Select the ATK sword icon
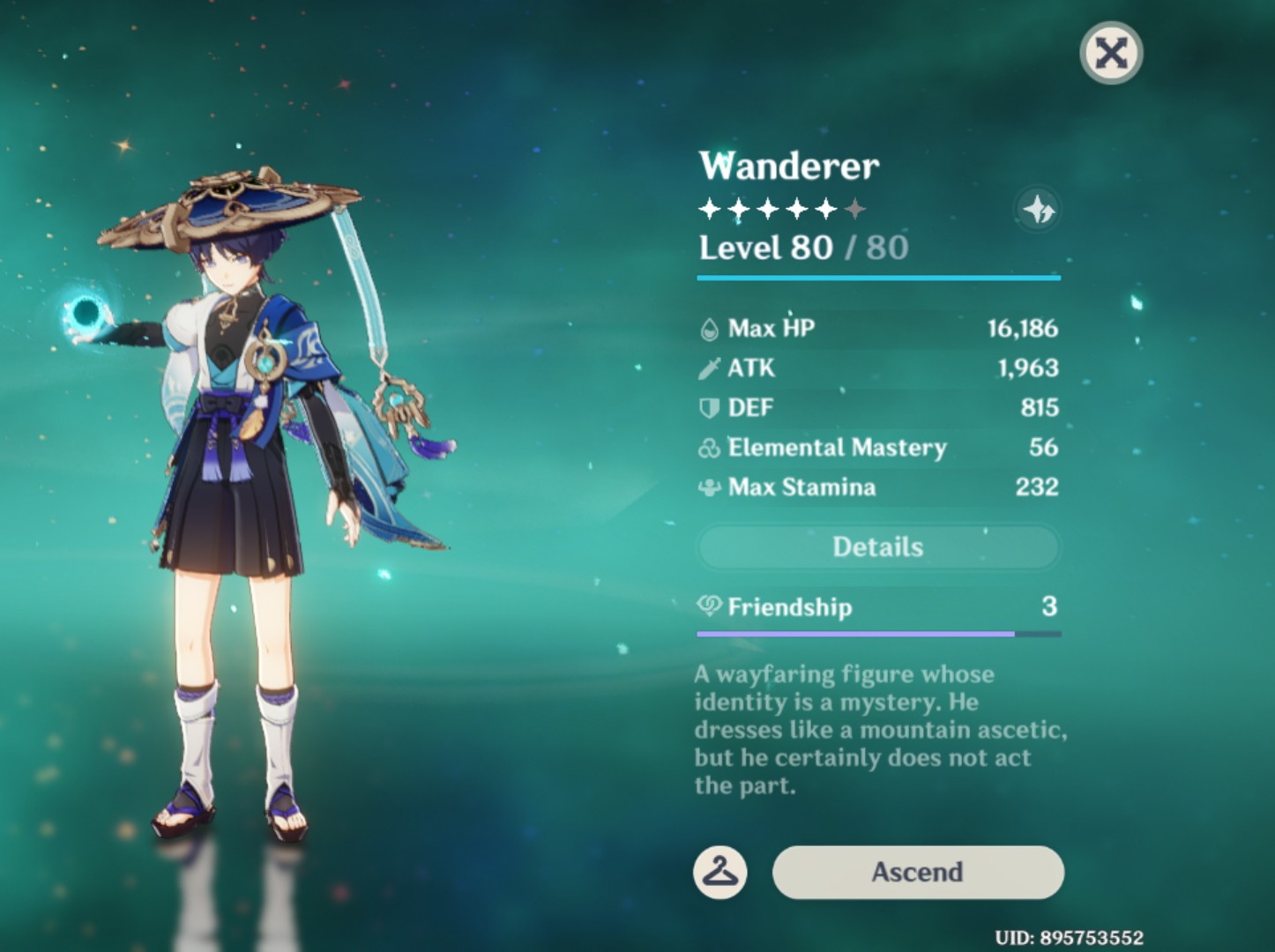Viewport: 1275px width, 952px height. 711,368
